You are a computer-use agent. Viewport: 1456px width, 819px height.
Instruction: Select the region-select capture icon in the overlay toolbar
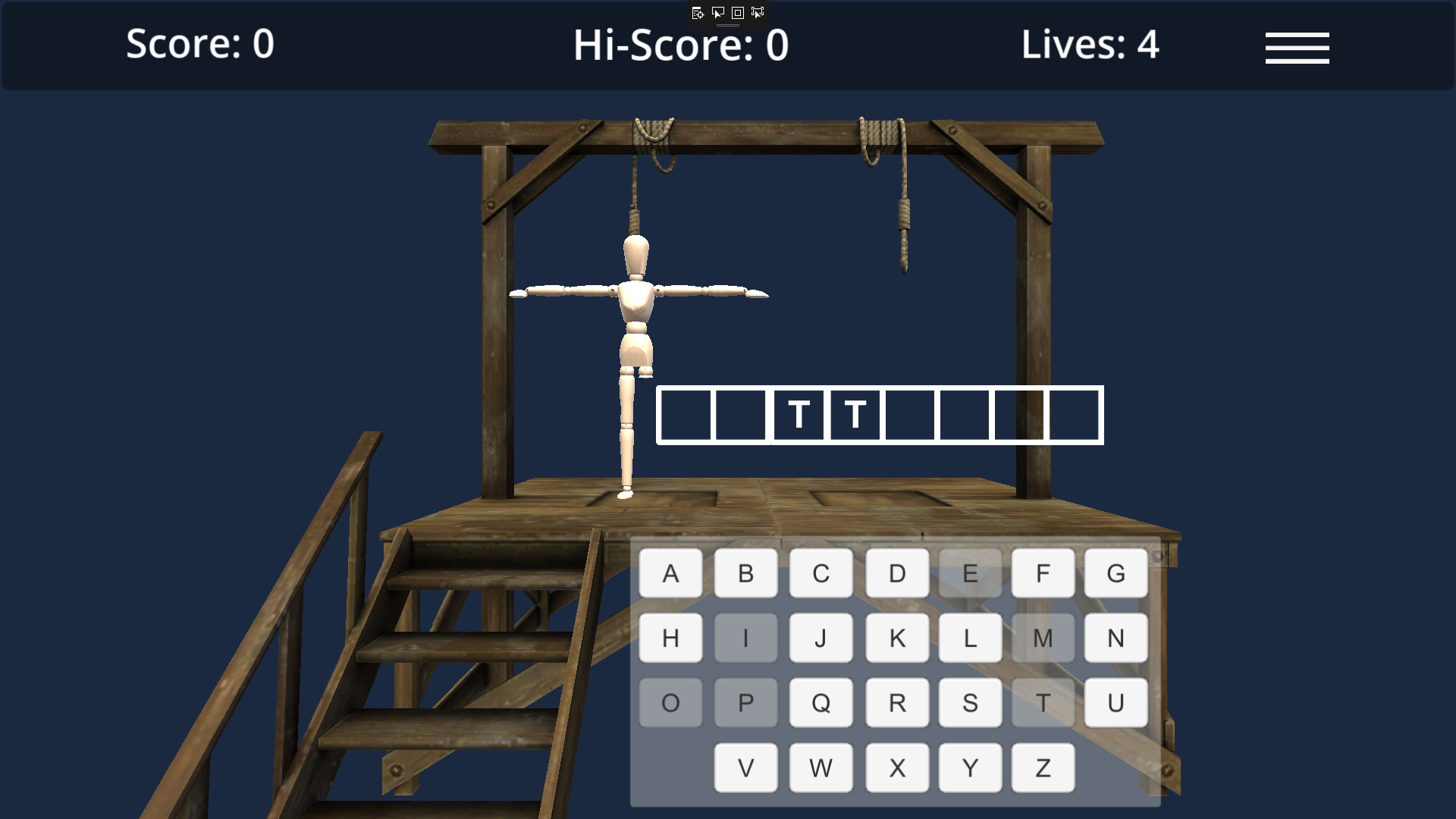tap(758, 13)
